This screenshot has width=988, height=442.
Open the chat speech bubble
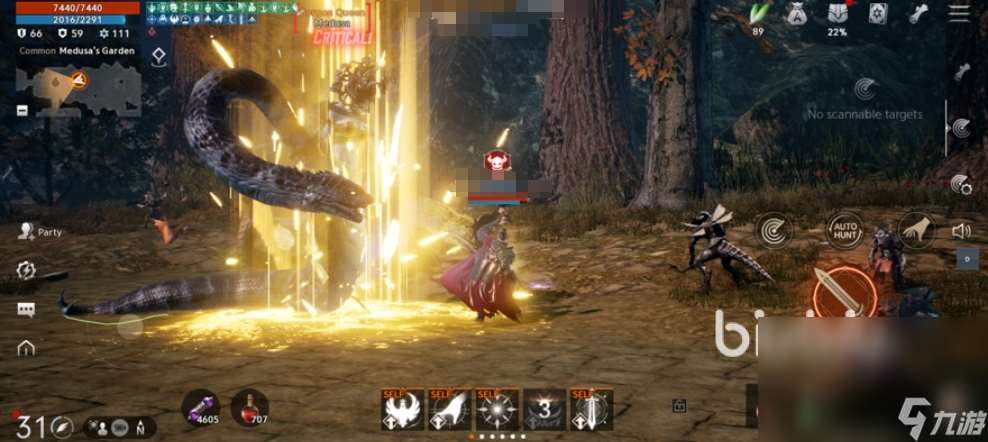pyautogui.click(x=26, y=309)
